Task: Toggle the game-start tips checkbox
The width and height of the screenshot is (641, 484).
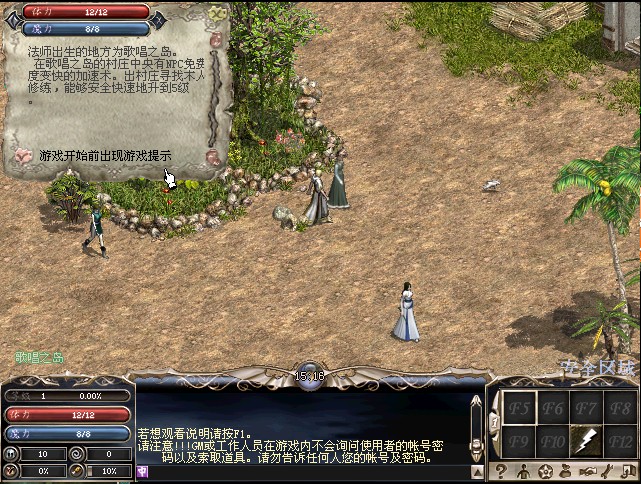Action: [24, 156]
